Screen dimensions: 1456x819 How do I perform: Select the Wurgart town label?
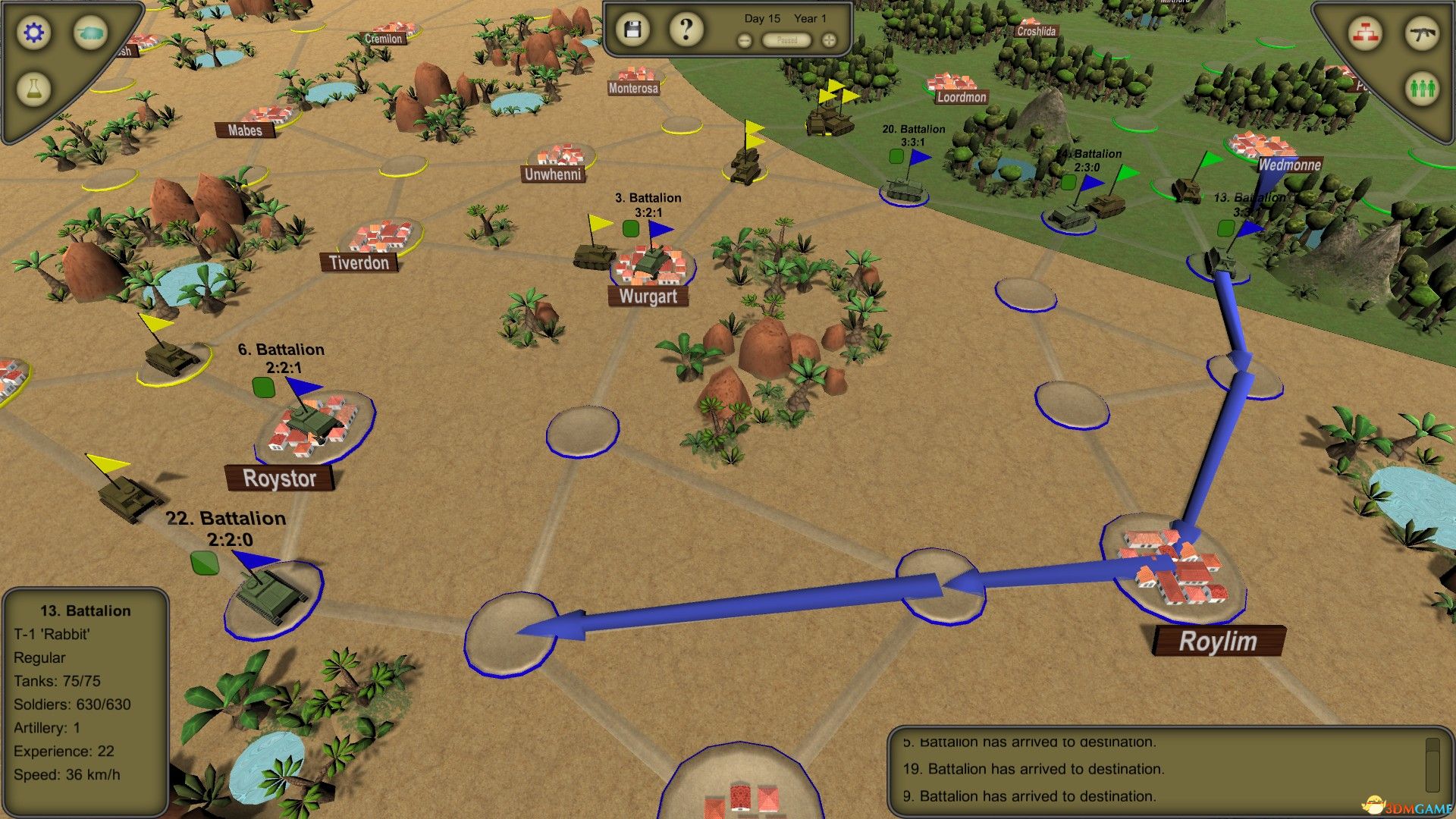pos(648,297)
